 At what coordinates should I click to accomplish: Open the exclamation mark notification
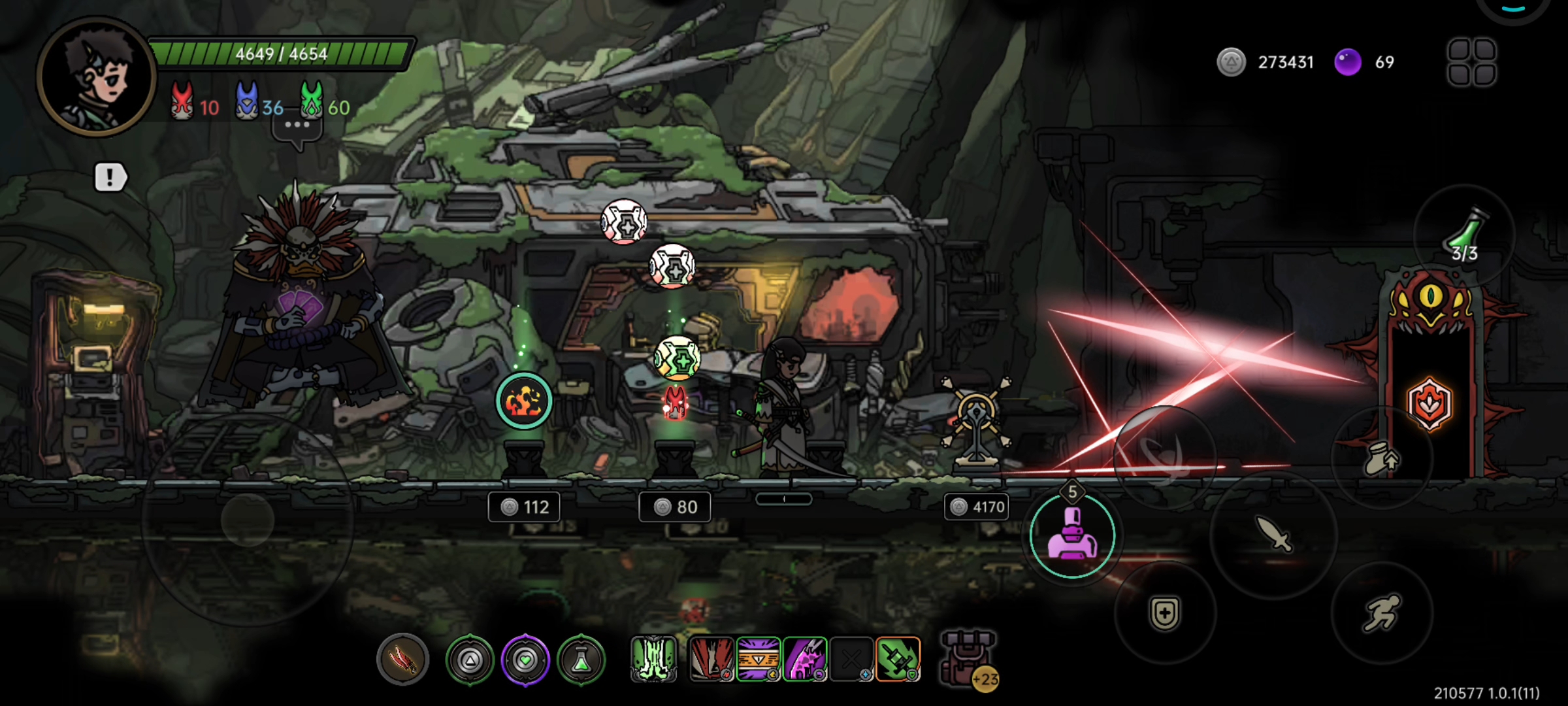tap(110, 177)
